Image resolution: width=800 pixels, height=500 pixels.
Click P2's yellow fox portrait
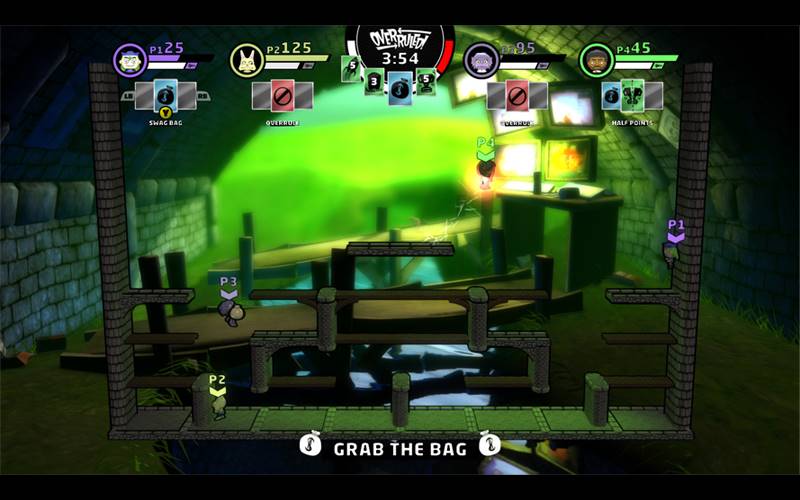point(247,60)
